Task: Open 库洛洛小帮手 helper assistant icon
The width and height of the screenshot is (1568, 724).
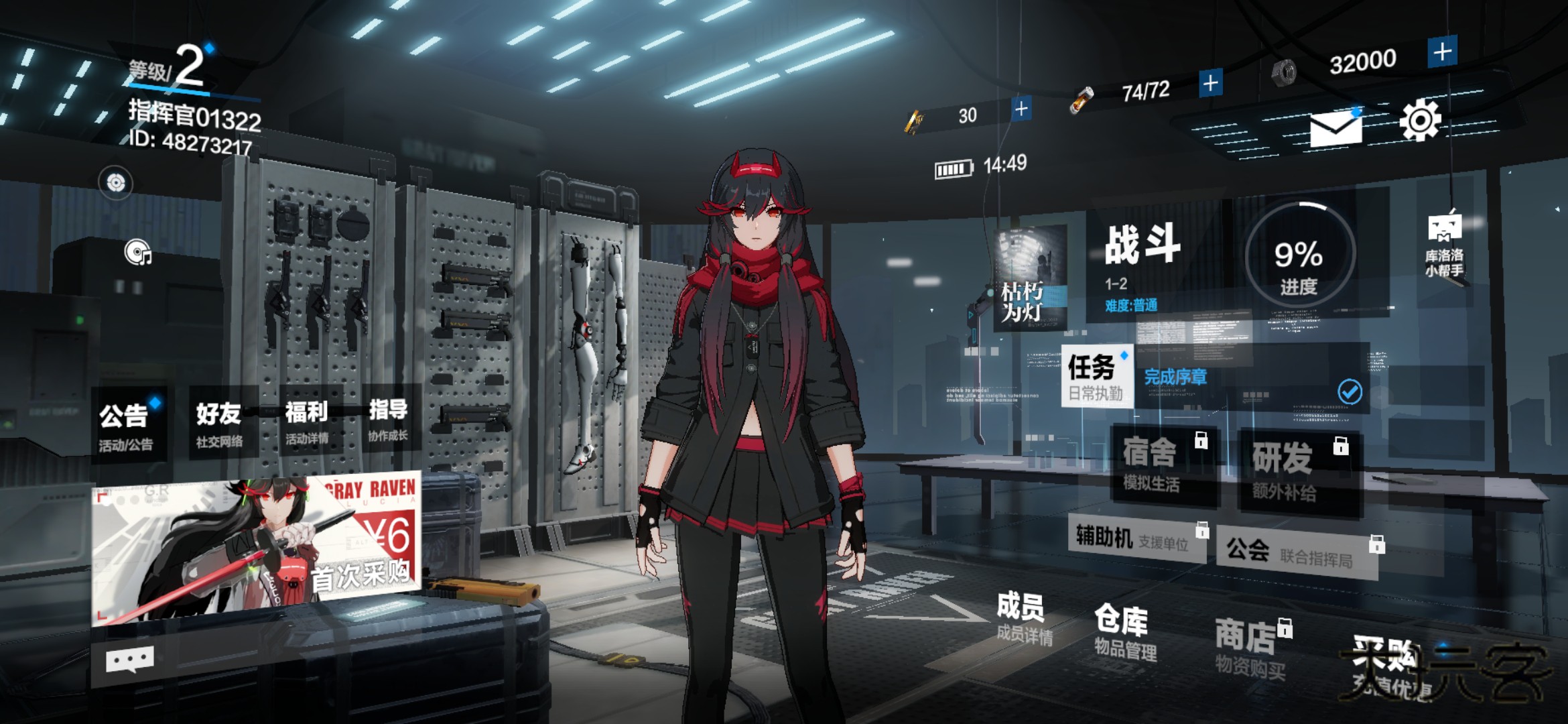Action: [1444, 228]
